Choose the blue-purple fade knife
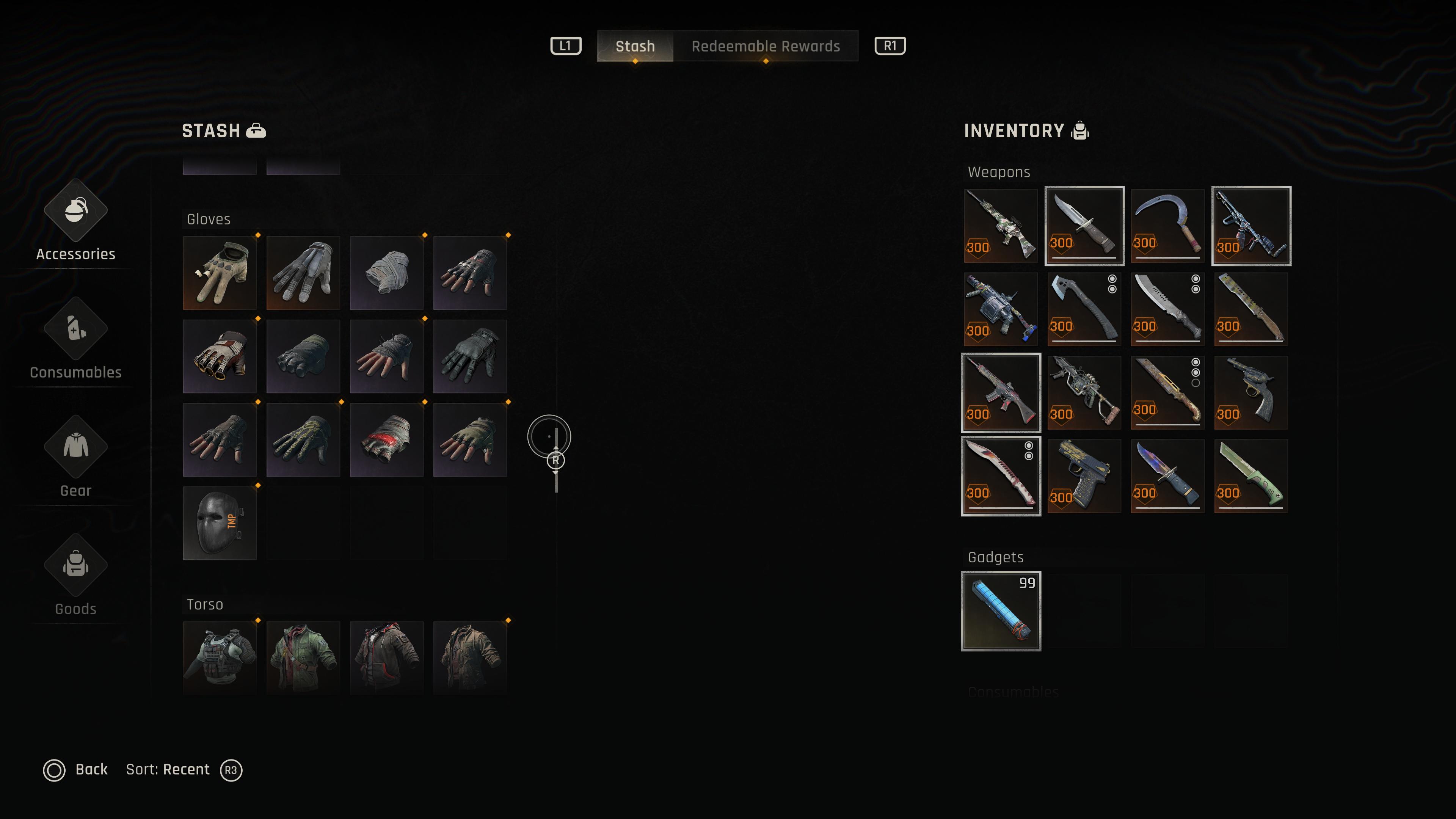Screen dimensions: 1456x819 click(1167, 476)
